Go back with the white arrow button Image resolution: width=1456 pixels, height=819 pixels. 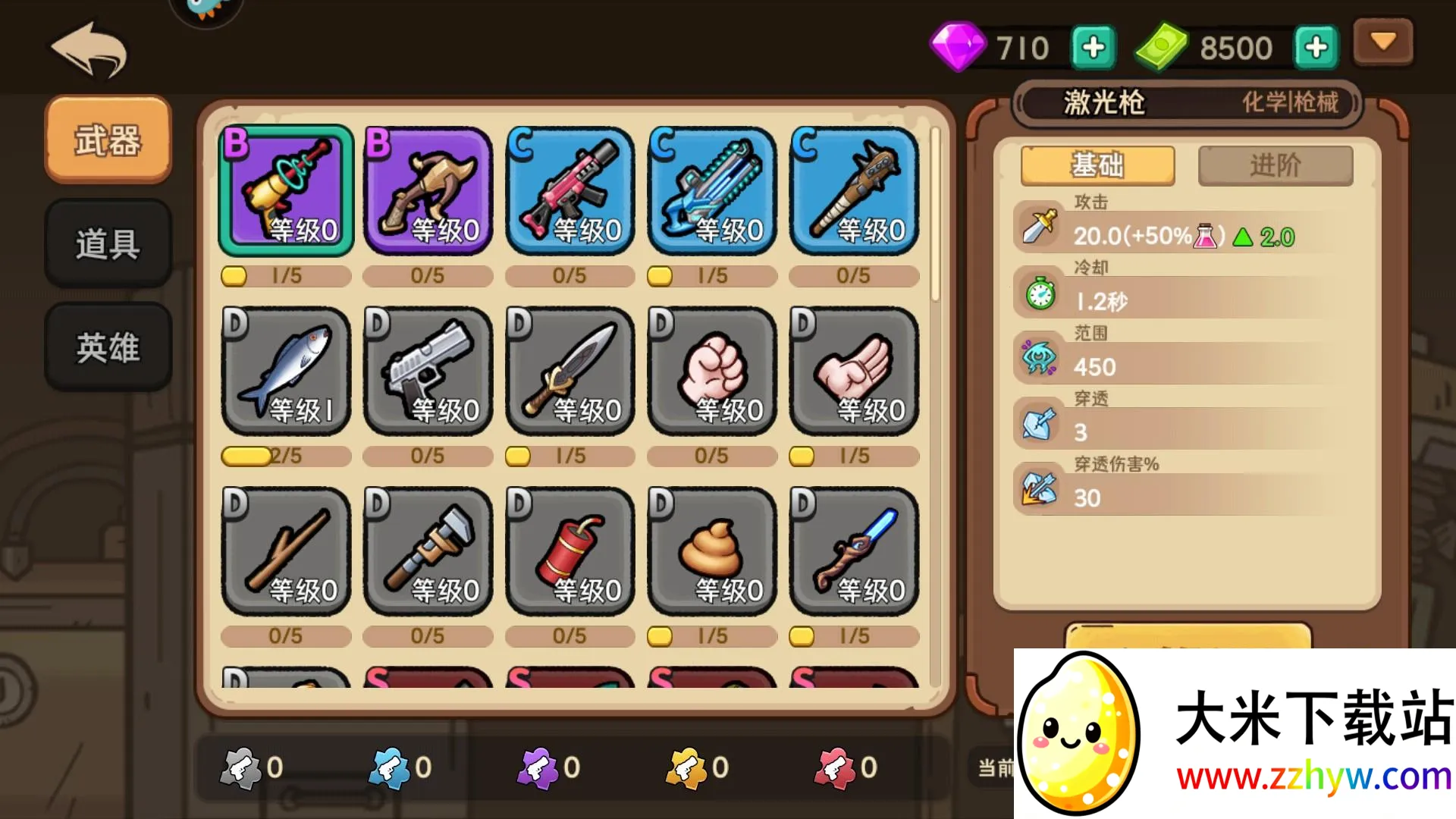click(x=89, y=50)
